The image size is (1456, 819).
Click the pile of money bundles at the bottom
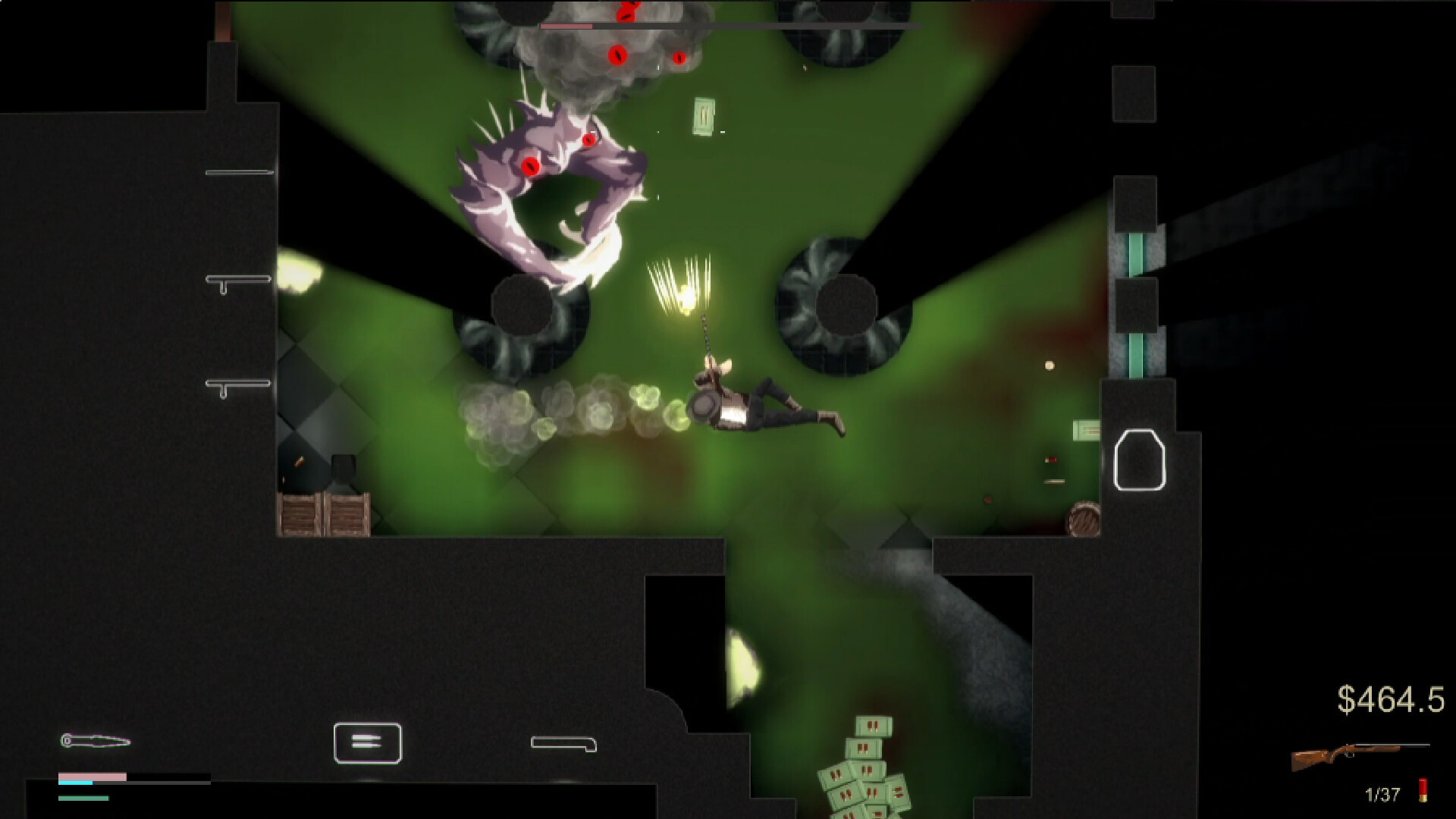[x=868, y=781]
